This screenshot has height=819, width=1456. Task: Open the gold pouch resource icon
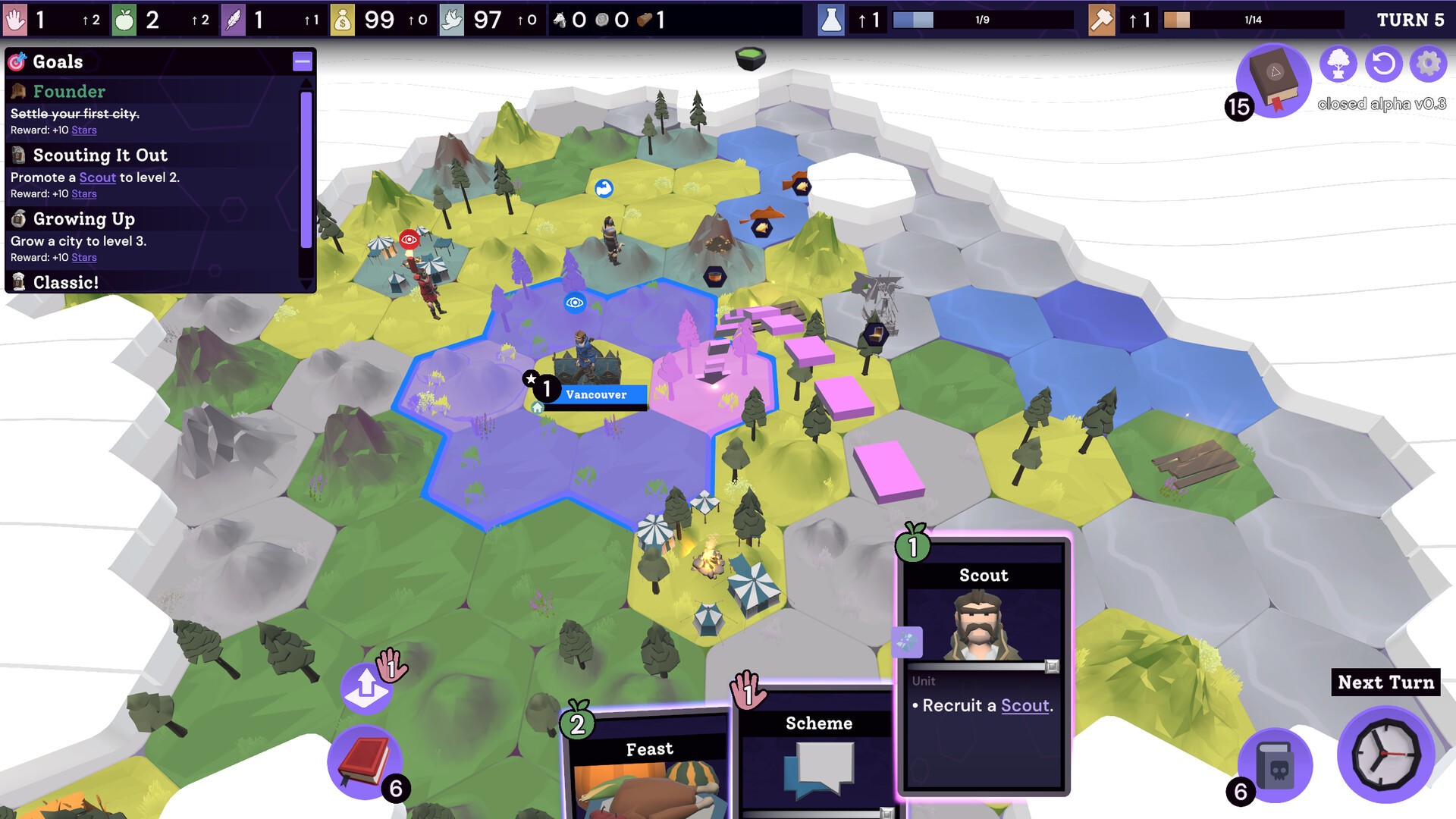click(x=344, y=20)
